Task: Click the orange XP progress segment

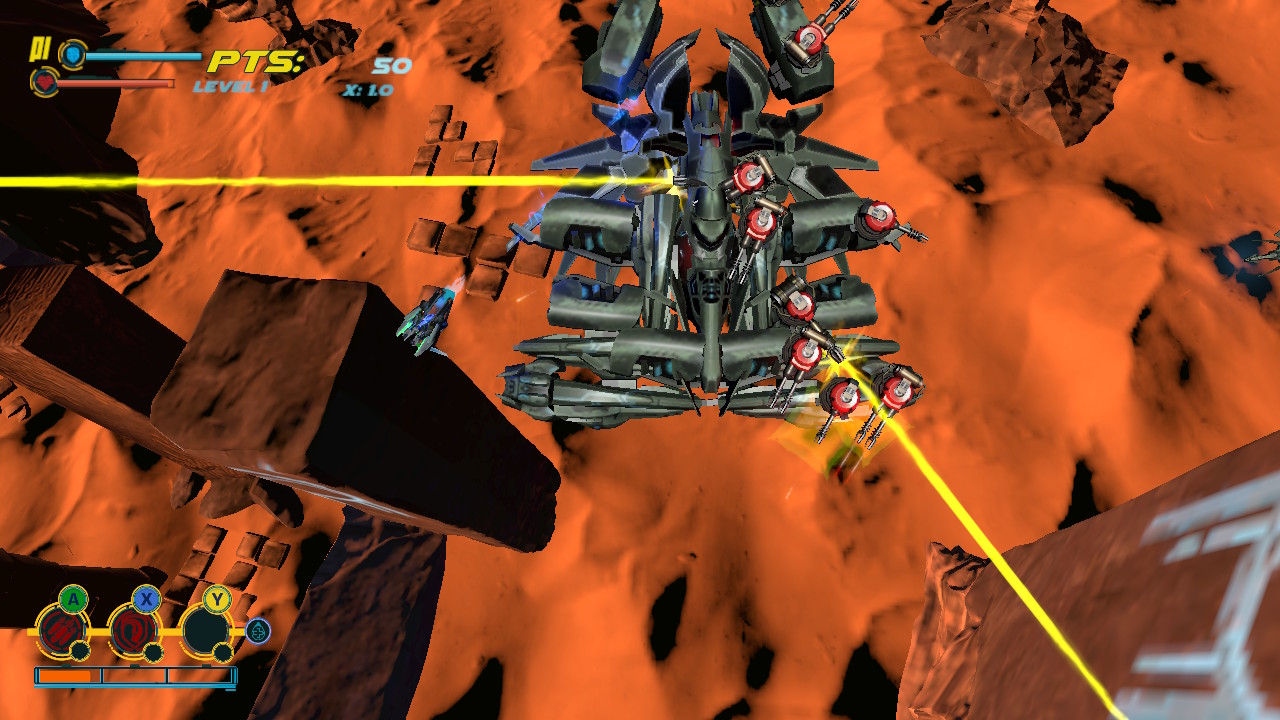Action: (63, 675)
